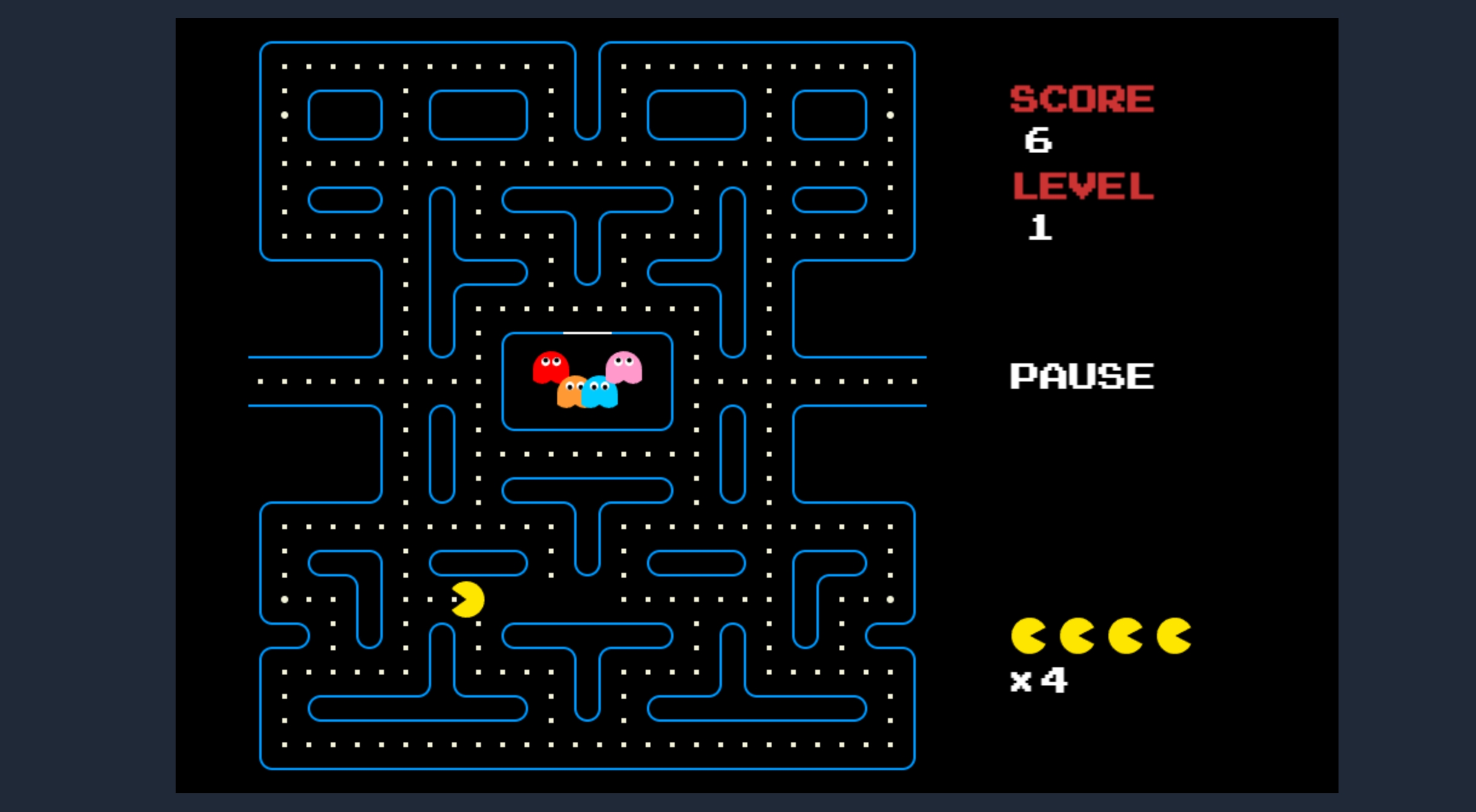Click the score value 6

[1037, 140]
